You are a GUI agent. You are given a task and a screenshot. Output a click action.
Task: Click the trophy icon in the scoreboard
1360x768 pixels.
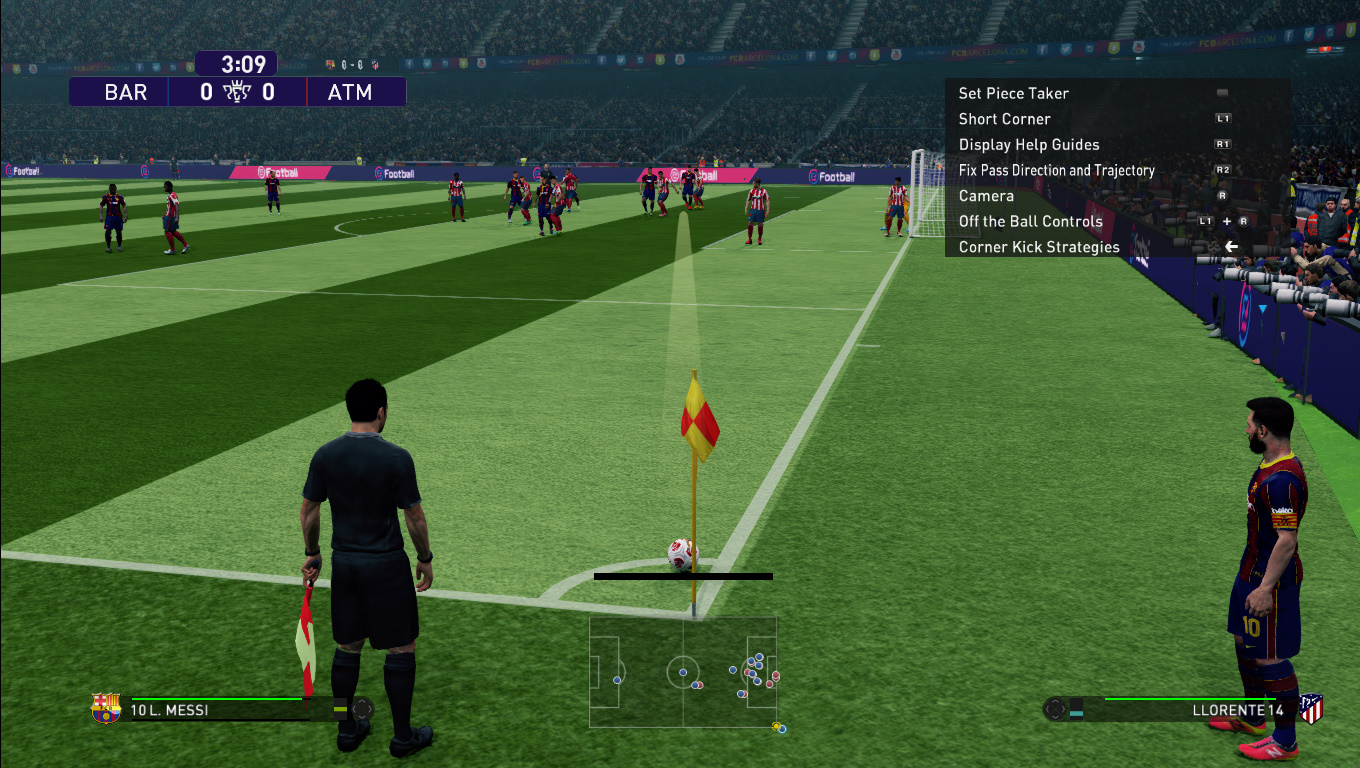236,90
